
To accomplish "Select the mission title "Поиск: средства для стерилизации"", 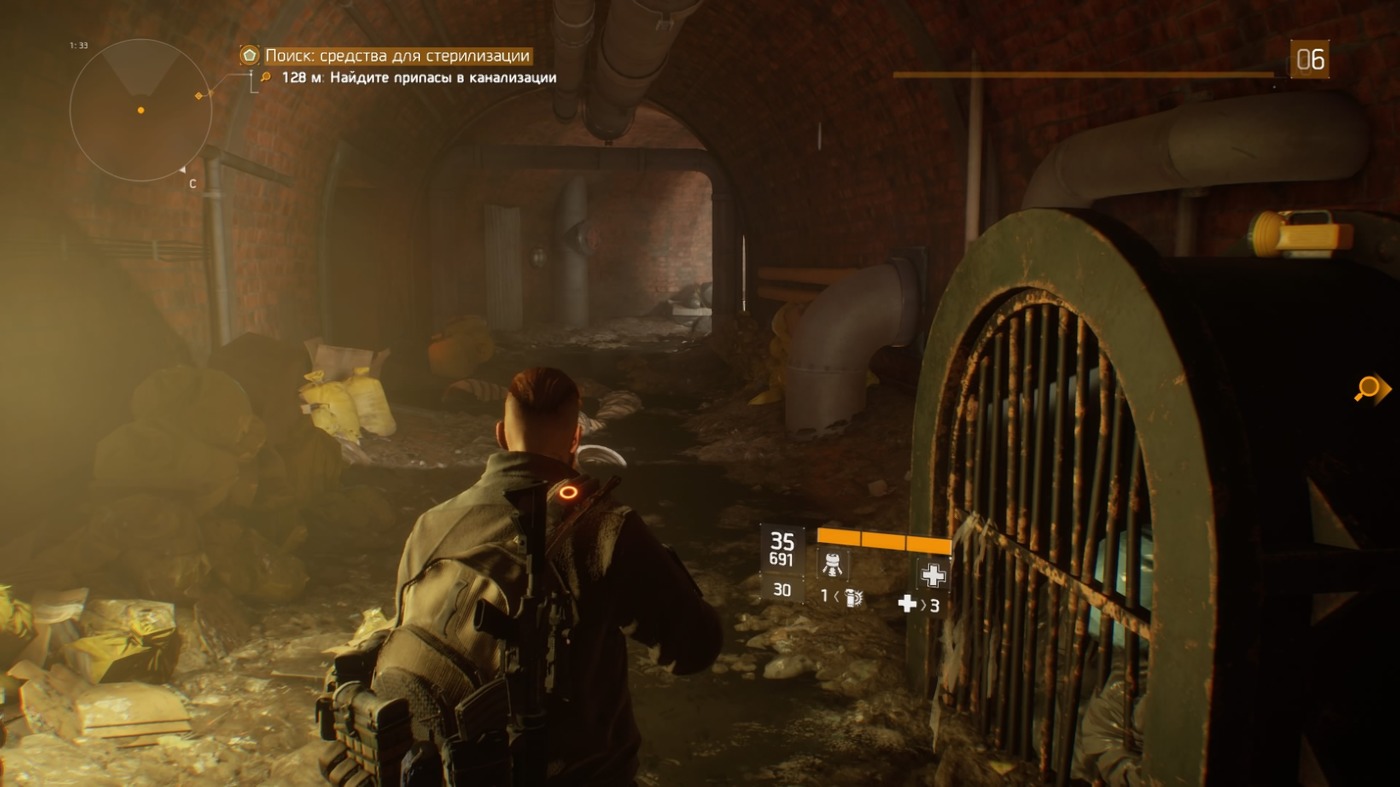I will 397,56.
